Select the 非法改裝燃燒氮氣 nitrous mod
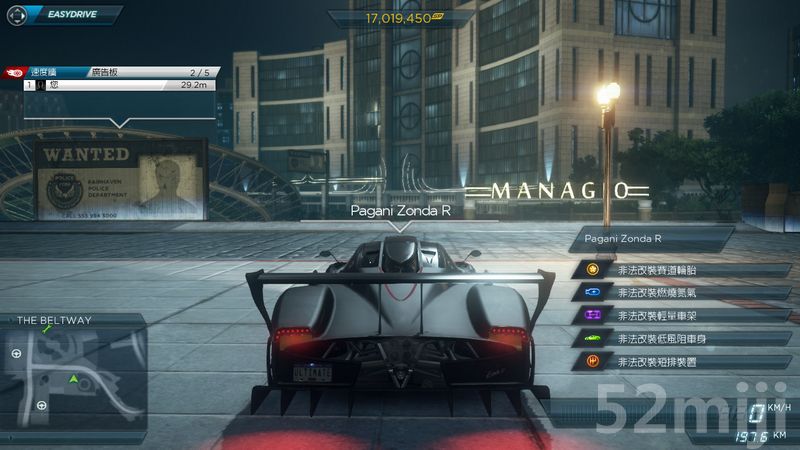Screen dimensions: 800x450 tap(654, 293)
